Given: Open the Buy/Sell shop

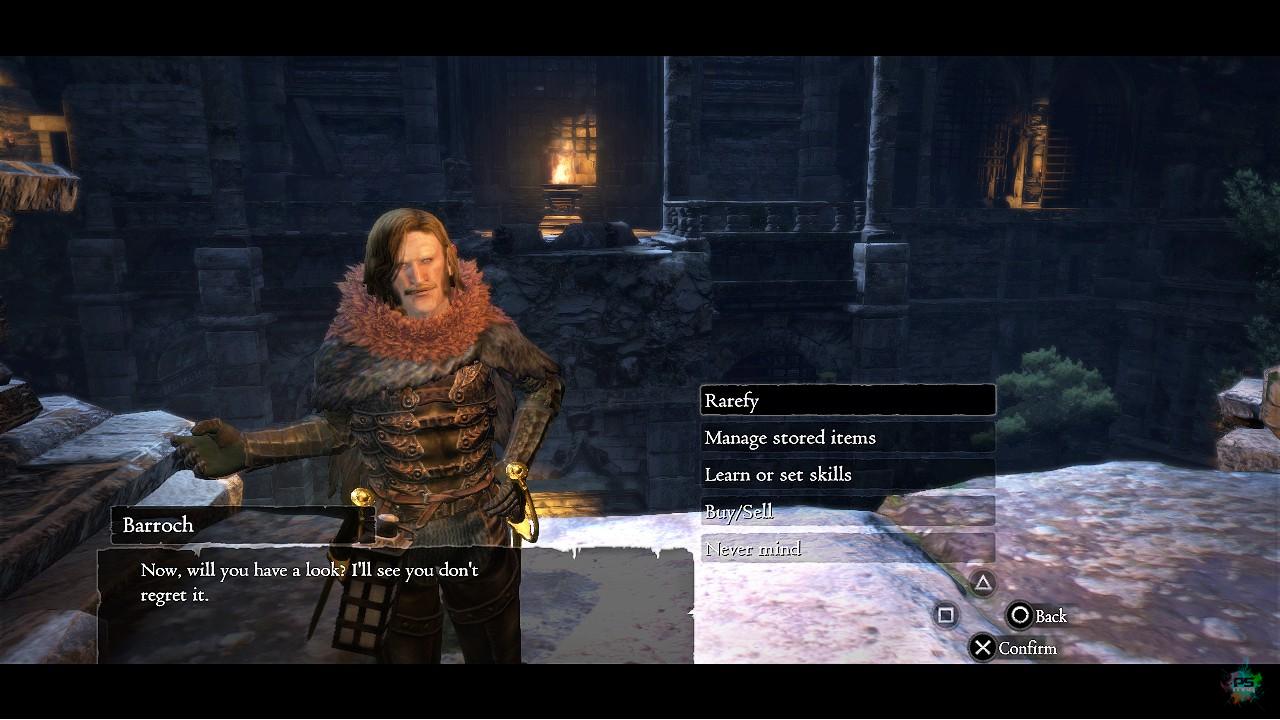Looking at the screenshot, I should coord(847,512).
